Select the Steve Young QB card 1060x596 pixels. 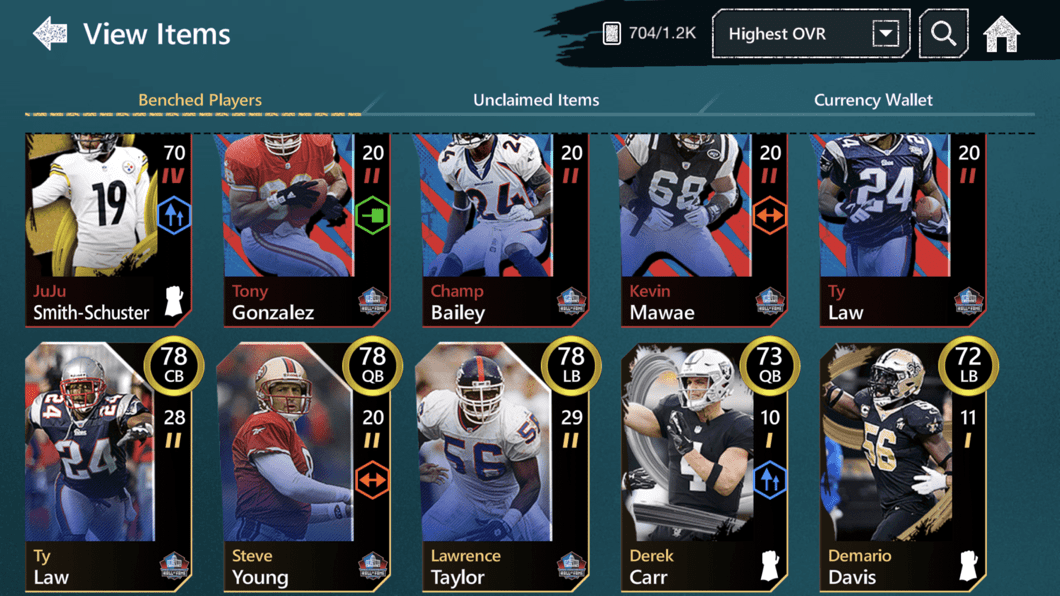pyautogui.click(x=305, y=468)
